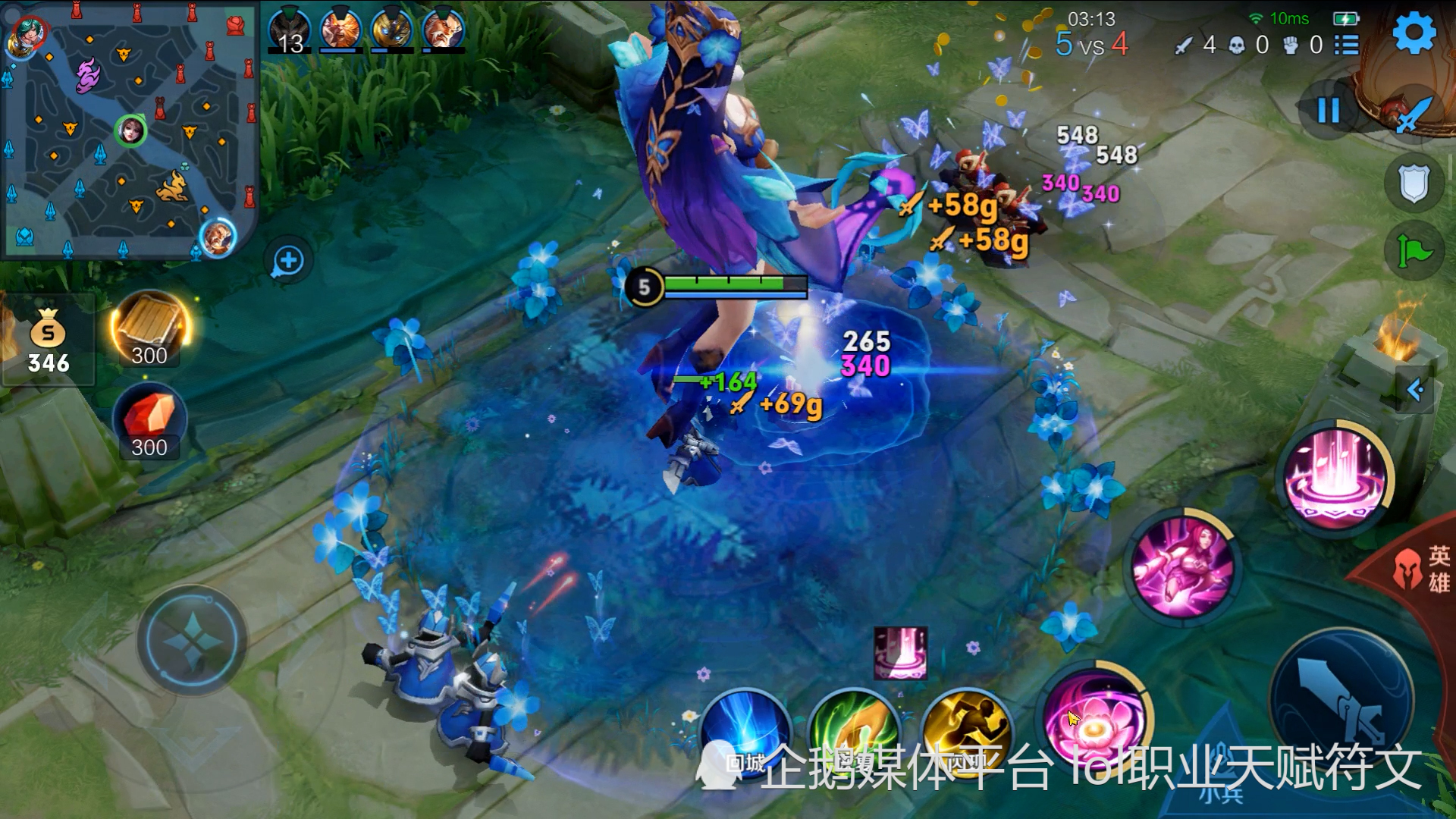
Task: Open the scoreboard list icon
Action: pos(1347,45)
